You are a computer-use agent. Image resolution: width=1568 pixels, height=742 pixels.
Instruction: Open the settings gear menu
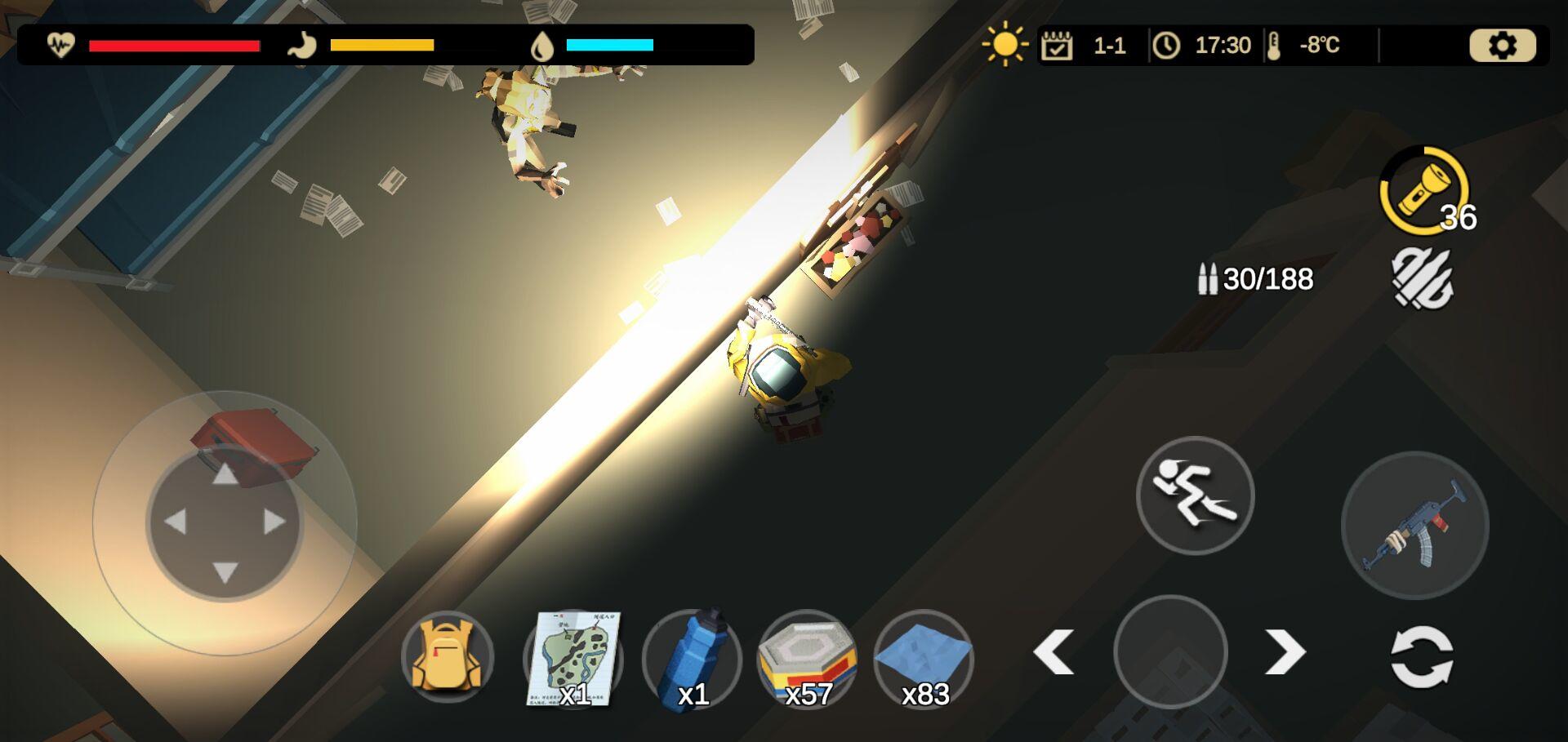(x=1502, y=46)
